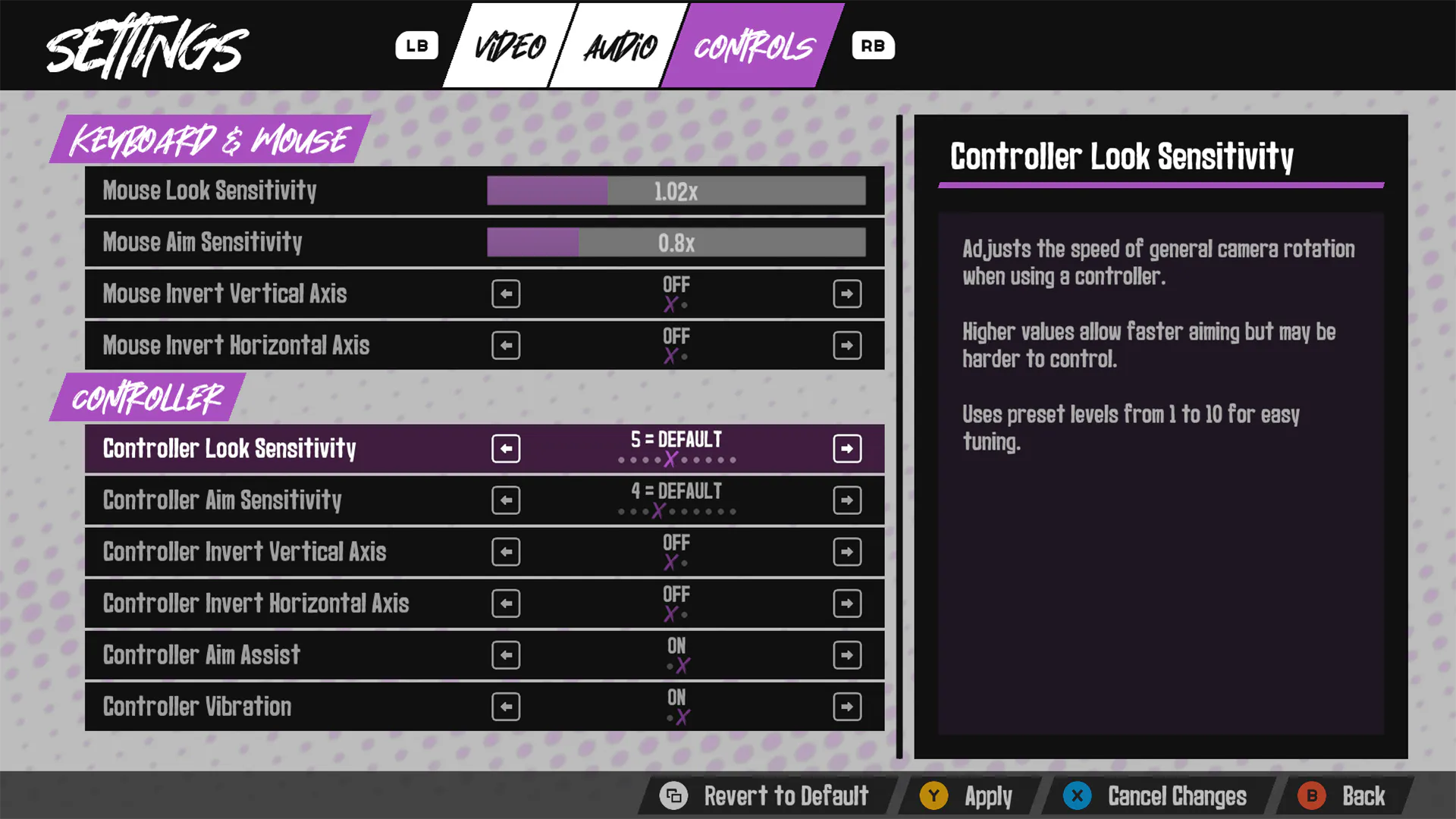This screenshot has width=1456, height=819.
Task: Lower Controller Aim Sensitivity using left arrow
Action: click(506, 500)
